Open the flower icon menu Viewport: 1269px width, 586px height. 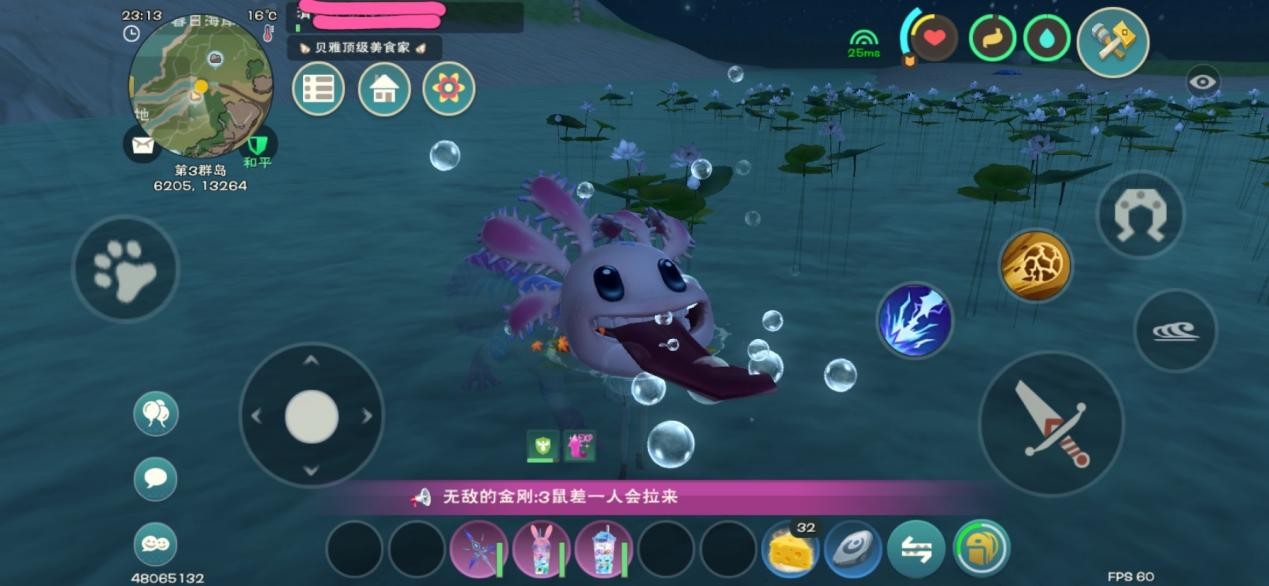449,89
